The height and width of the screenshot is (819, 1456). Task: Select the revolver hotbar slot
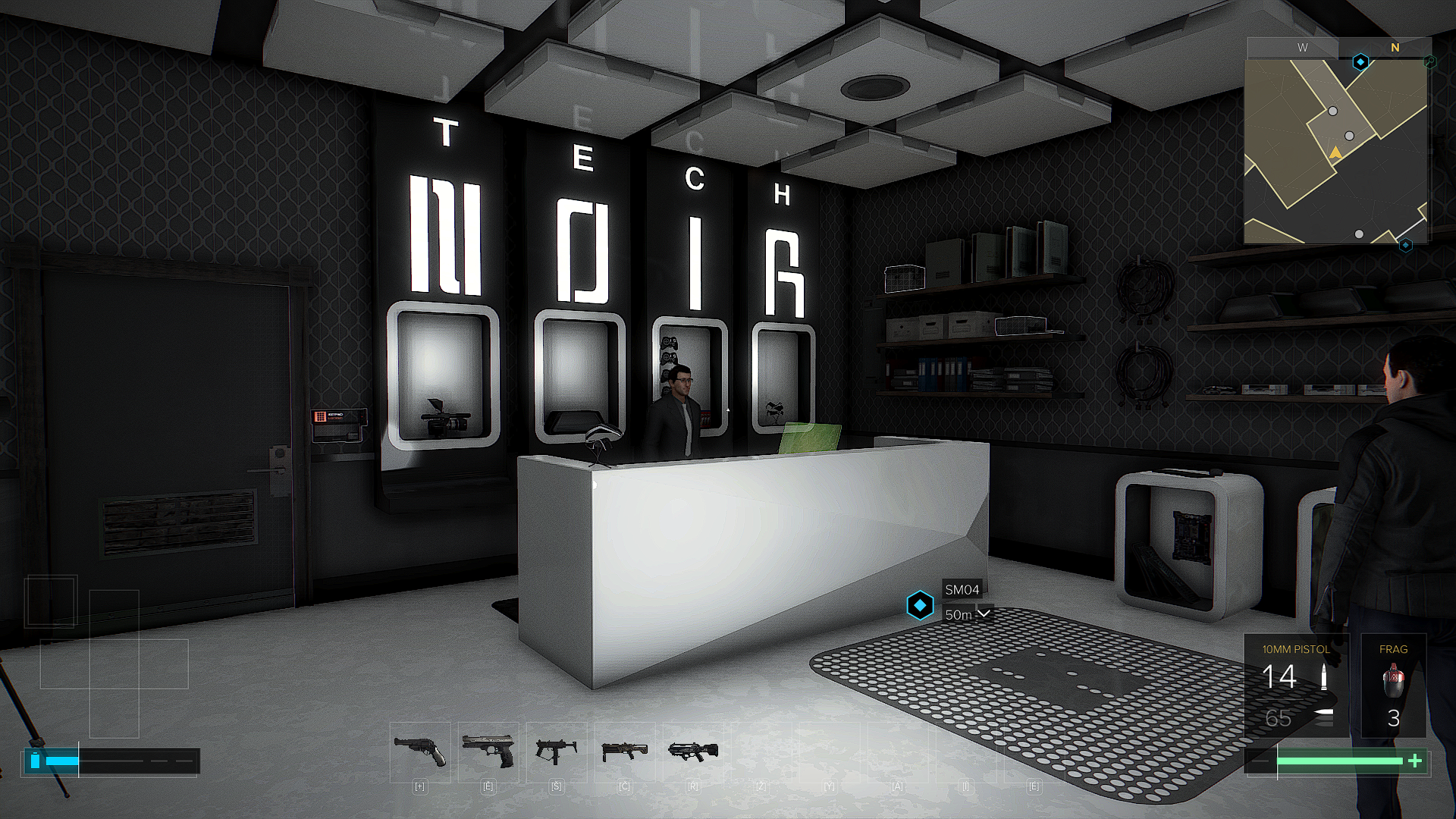click(419, 752)
